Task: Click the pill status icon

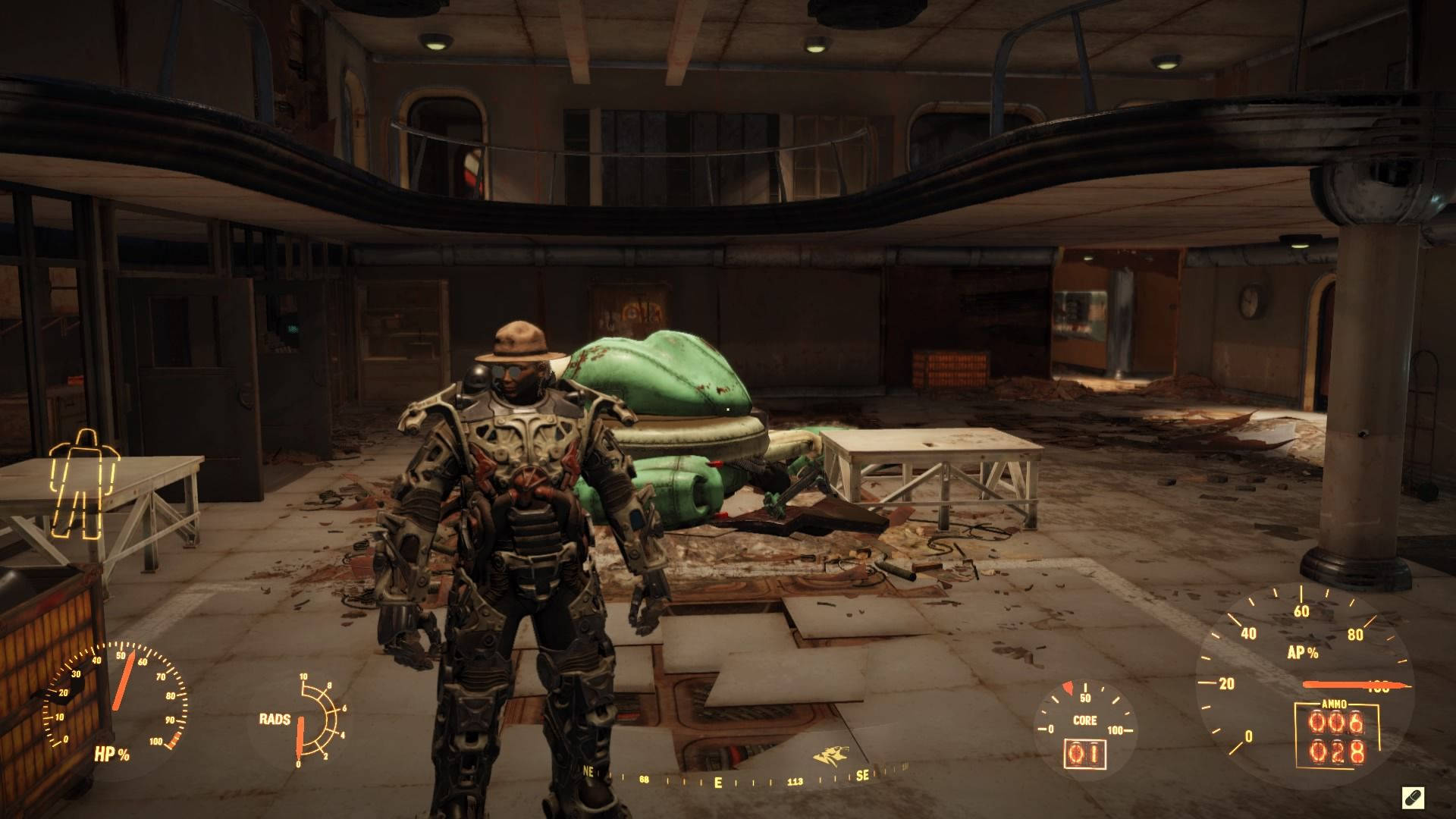Action: (x=1413, y=797)
